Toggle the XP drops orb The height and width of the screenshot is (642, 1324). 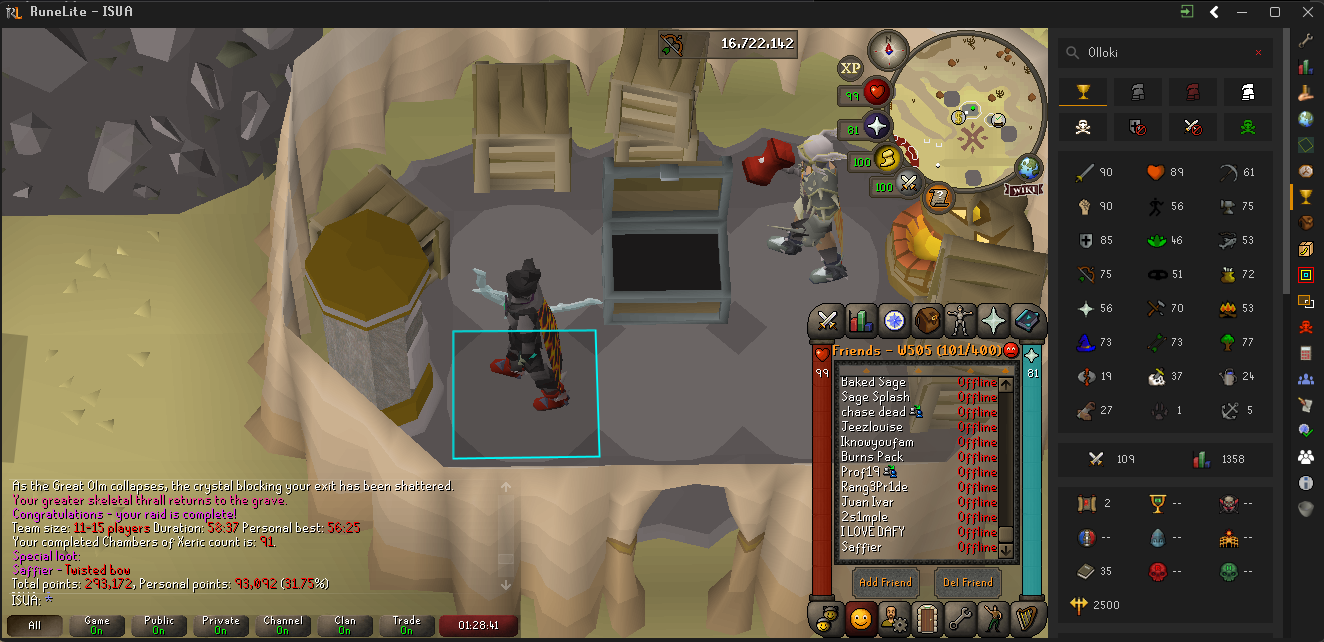coord(850,68)
